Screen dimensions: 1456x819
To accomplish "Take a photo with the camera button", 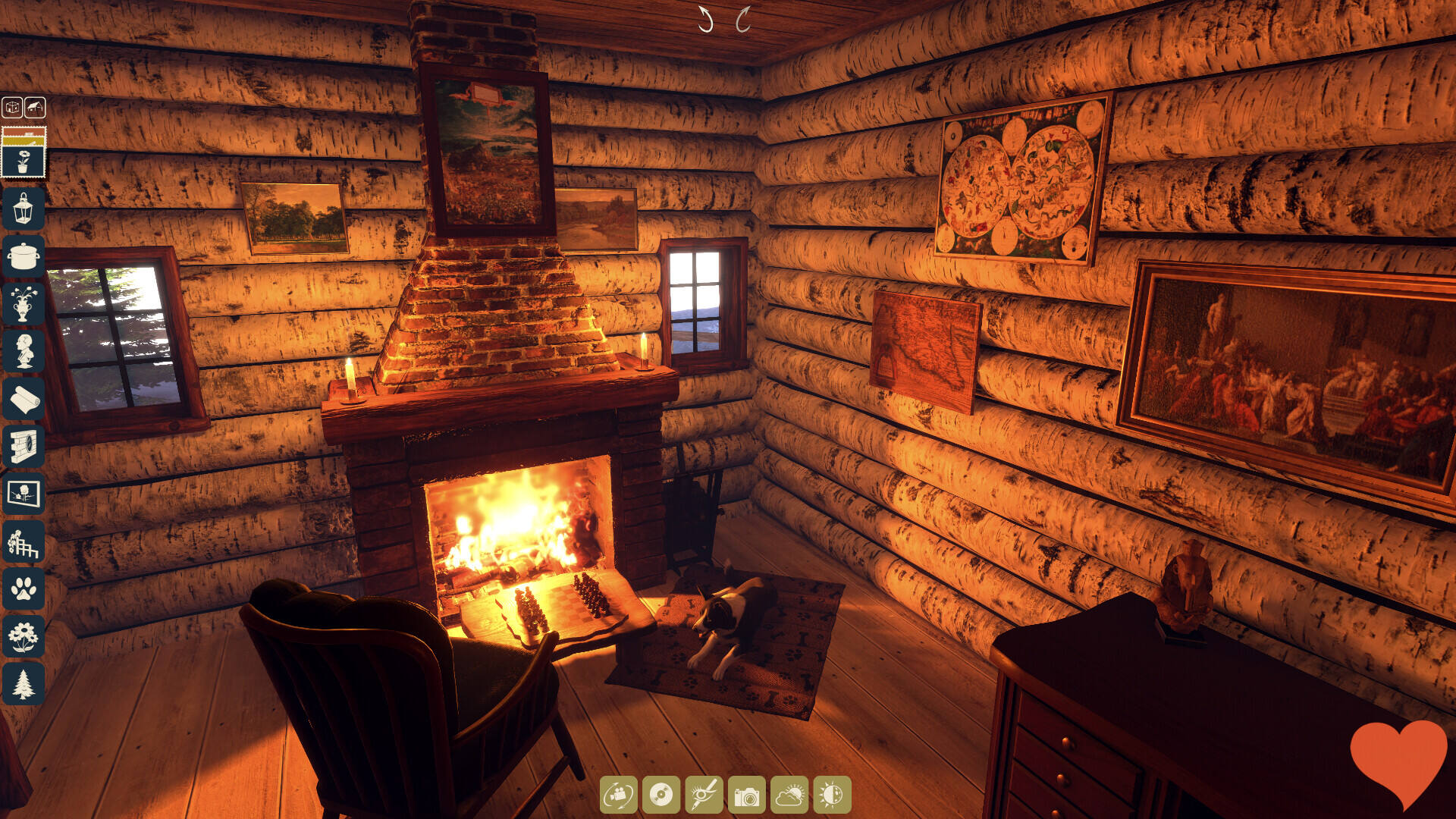I will tap(747, 795).
